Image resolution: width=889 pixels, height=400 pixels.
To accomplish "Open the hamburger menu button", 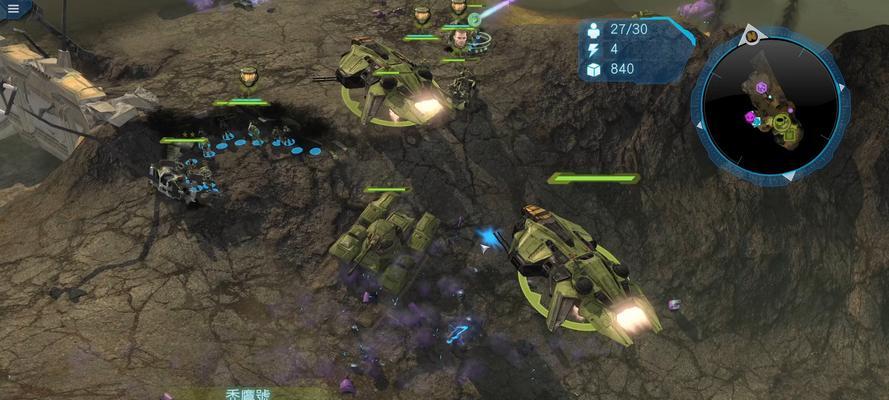I will click(13, 9).
